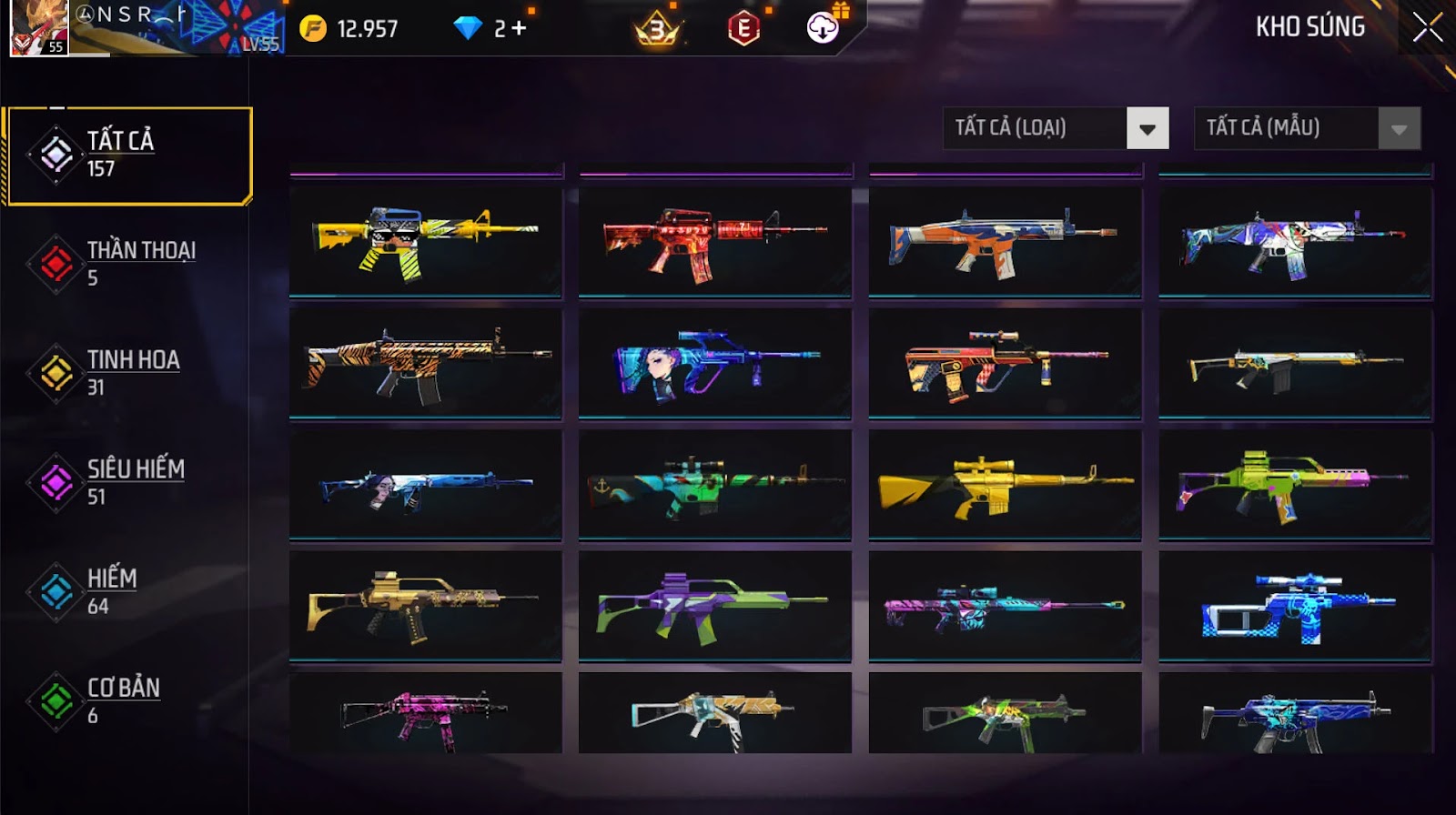The height and width of the screenshot is (815, 1456).
Task: Select the blue checkered rifle with scope
Action: (1295, 607)
